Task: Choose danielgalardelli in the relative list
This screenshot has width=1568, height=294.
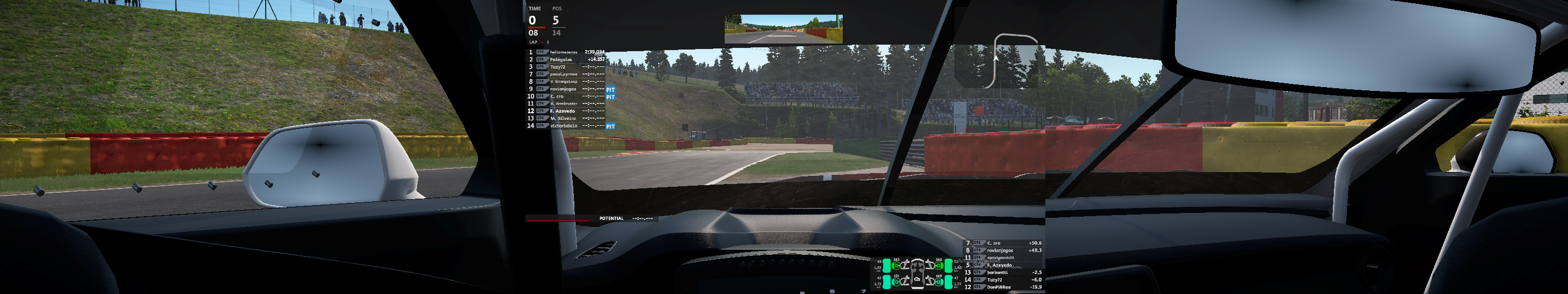Action: pyautogui.click(x=1000, y=258)
